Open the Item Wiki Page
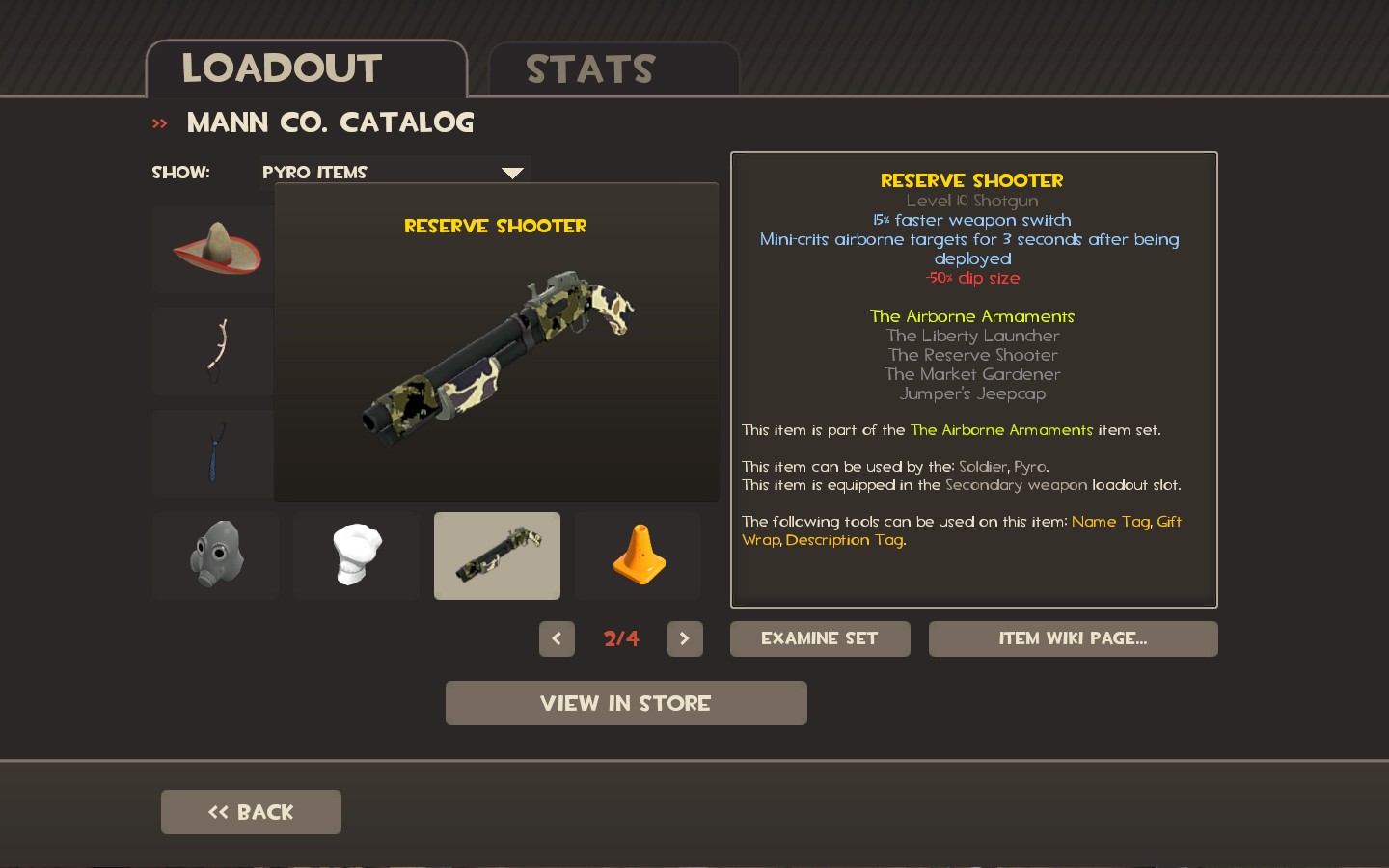This screenshot has width=1389, height=868. pos(1073,638)
